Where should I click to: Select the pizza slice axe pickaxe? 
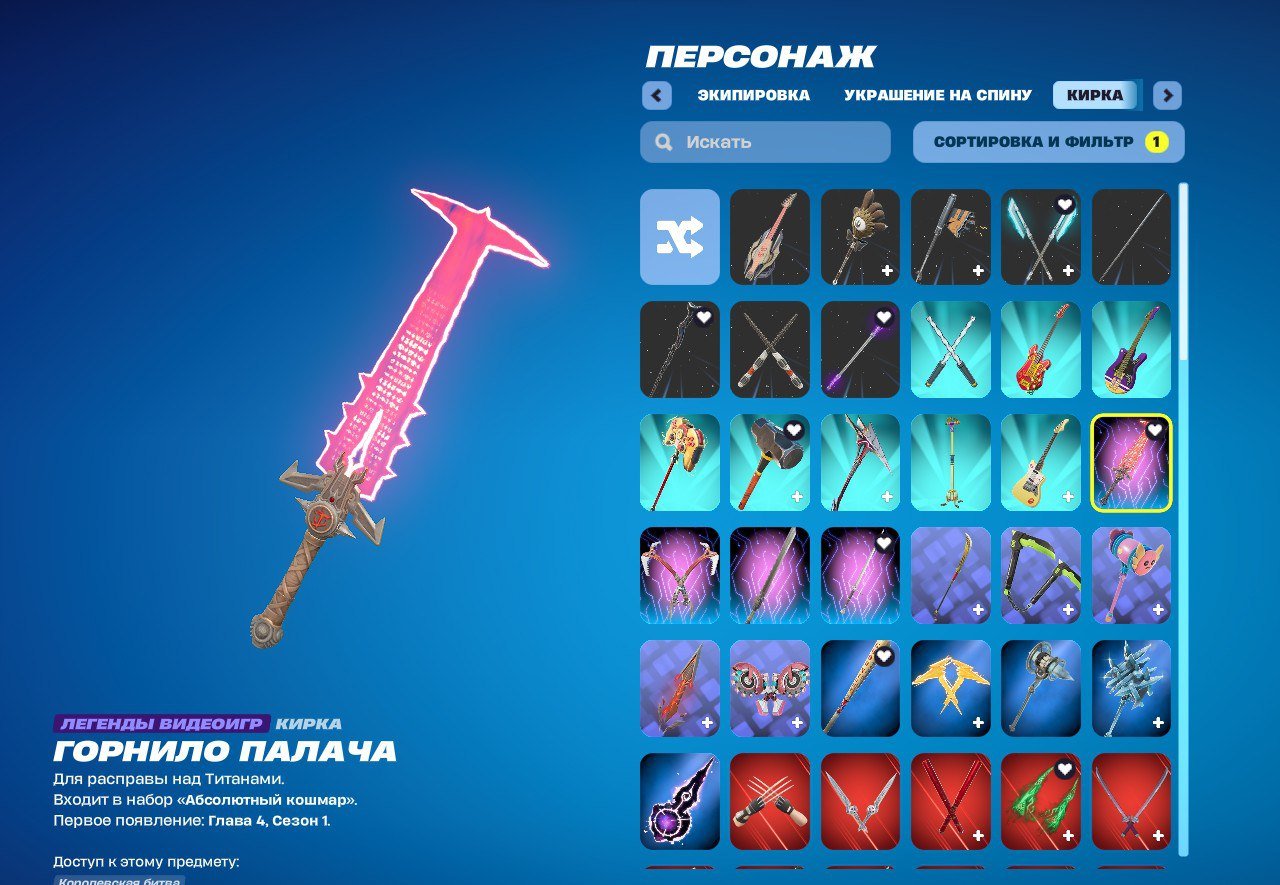click(x=679, y=461)
